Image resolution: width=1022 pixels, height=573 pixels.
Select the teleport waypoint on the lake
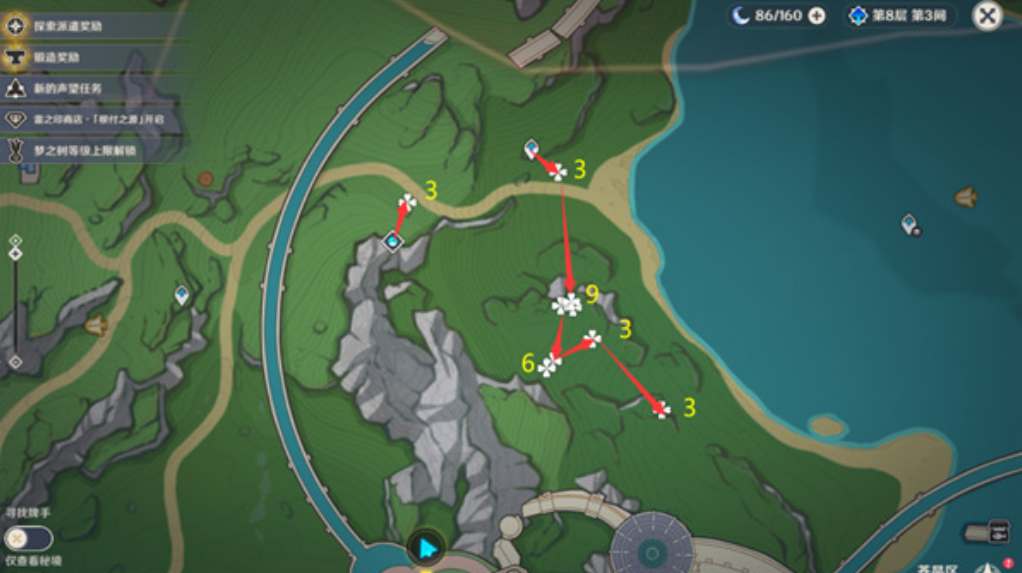[909, 224]
